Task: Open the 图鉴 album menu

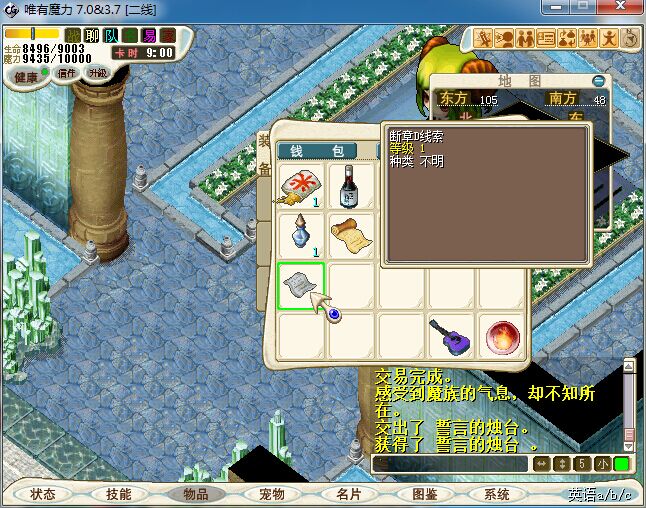Action: tap(423, 494)
